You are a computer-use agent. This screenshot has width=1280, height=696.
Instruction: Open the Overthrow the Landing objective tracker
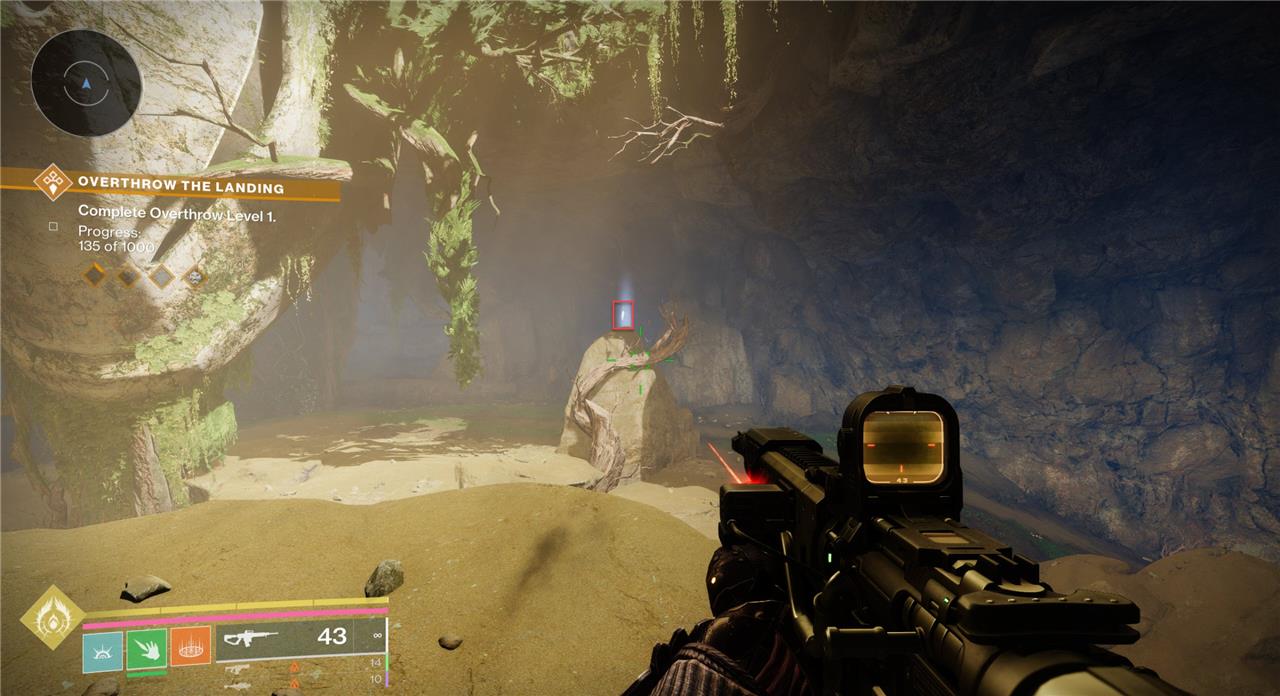(x=181, y=187)
